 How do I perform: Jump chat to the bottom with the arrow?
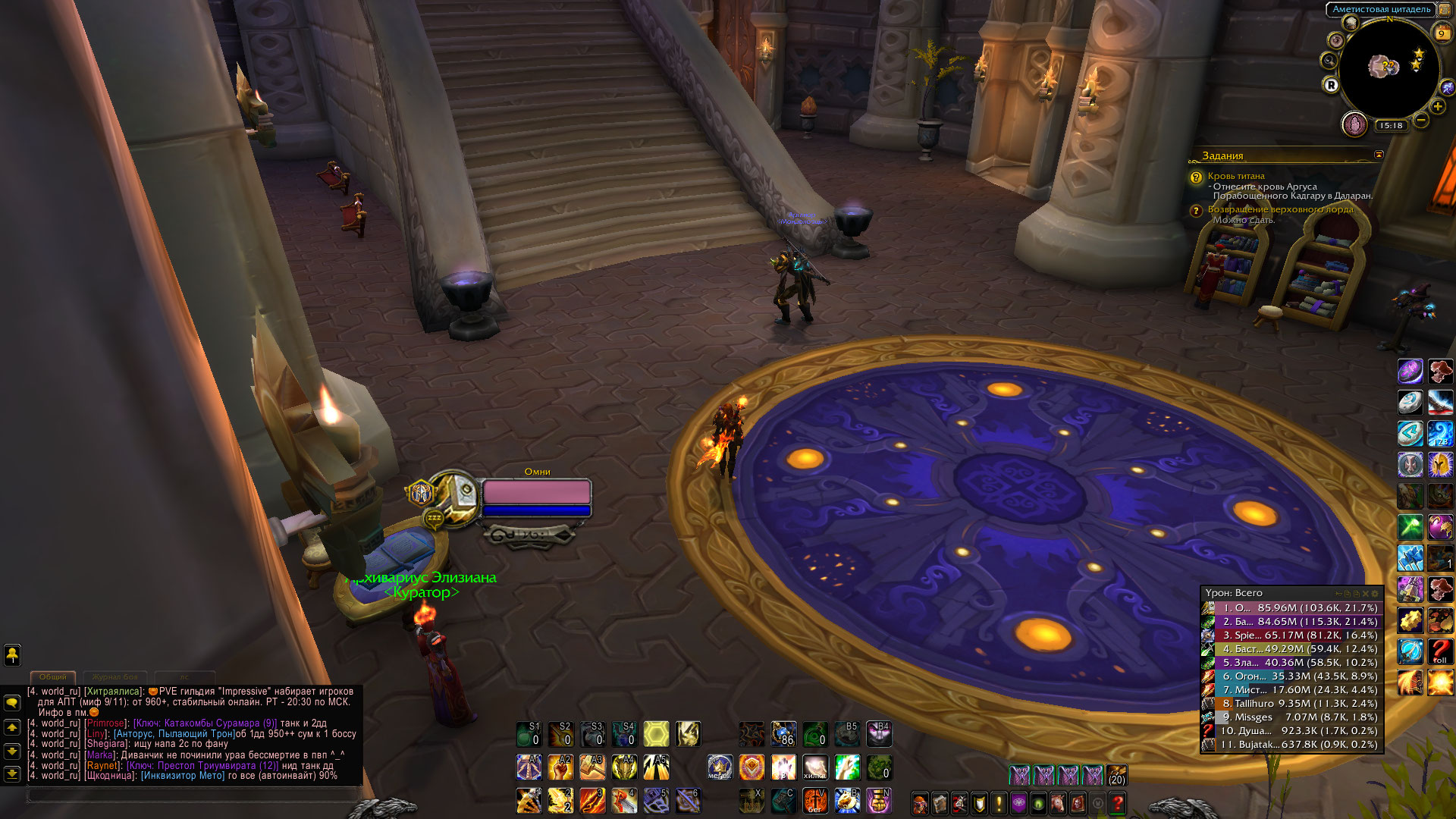[12, 773]
